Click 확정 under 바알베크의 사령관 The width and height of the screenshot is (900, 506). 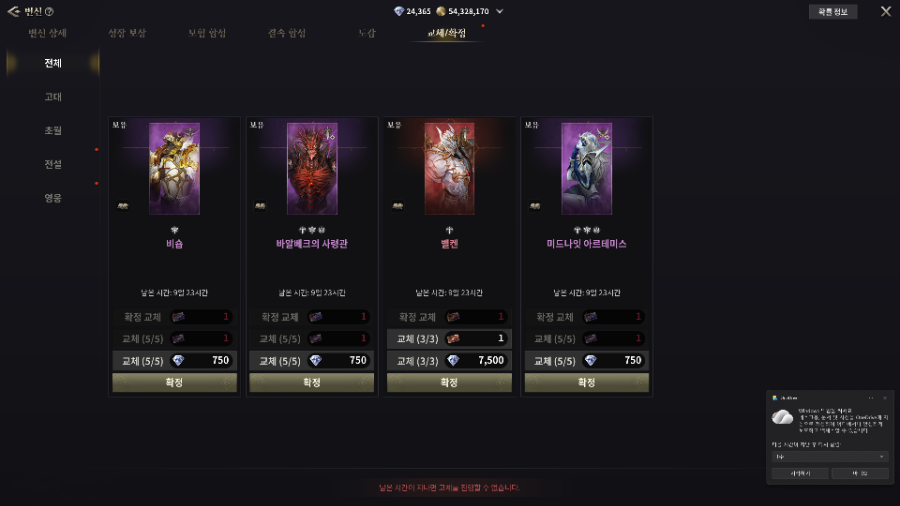[x=311, y=382]
